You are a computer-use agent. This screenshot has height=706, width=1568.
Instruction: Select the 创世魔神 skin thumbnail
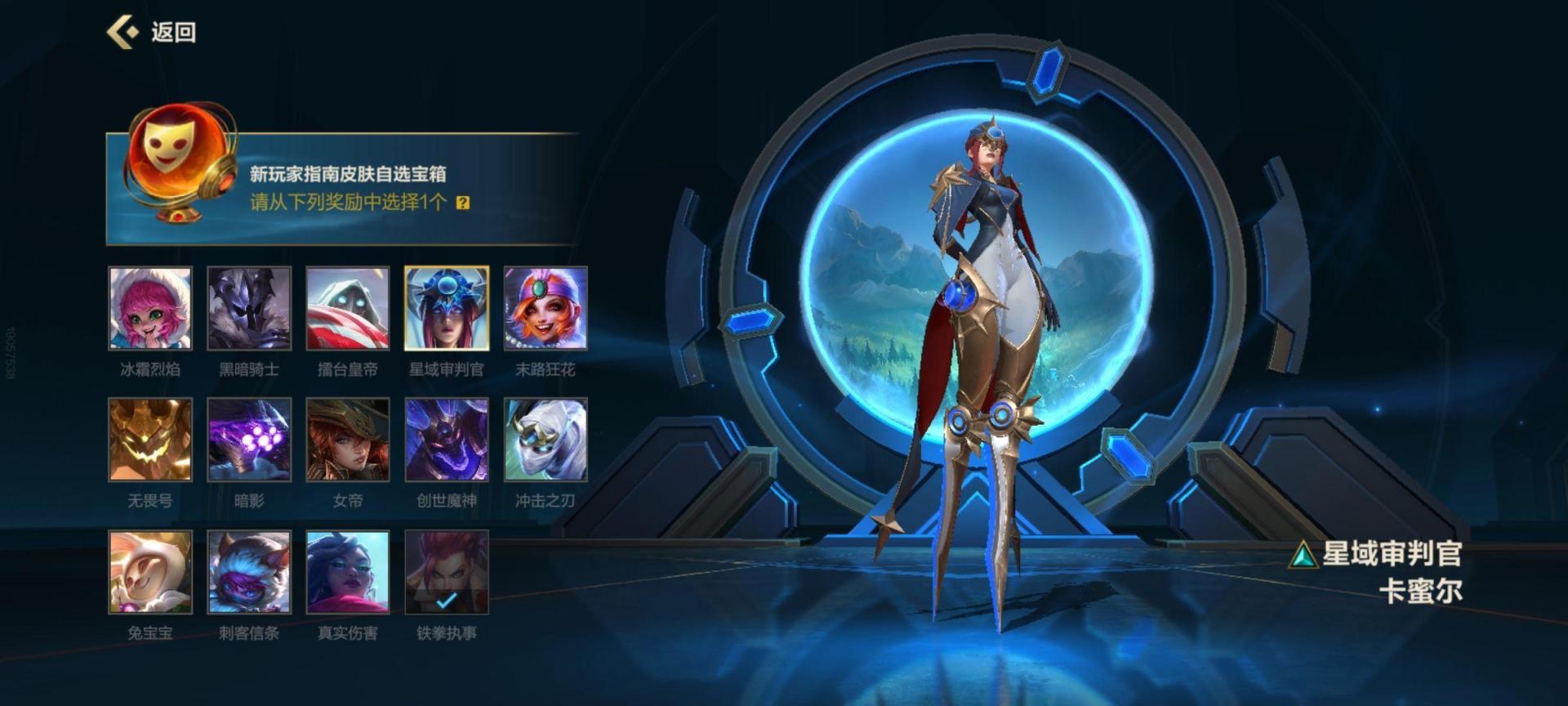click(x=447, y=440)
